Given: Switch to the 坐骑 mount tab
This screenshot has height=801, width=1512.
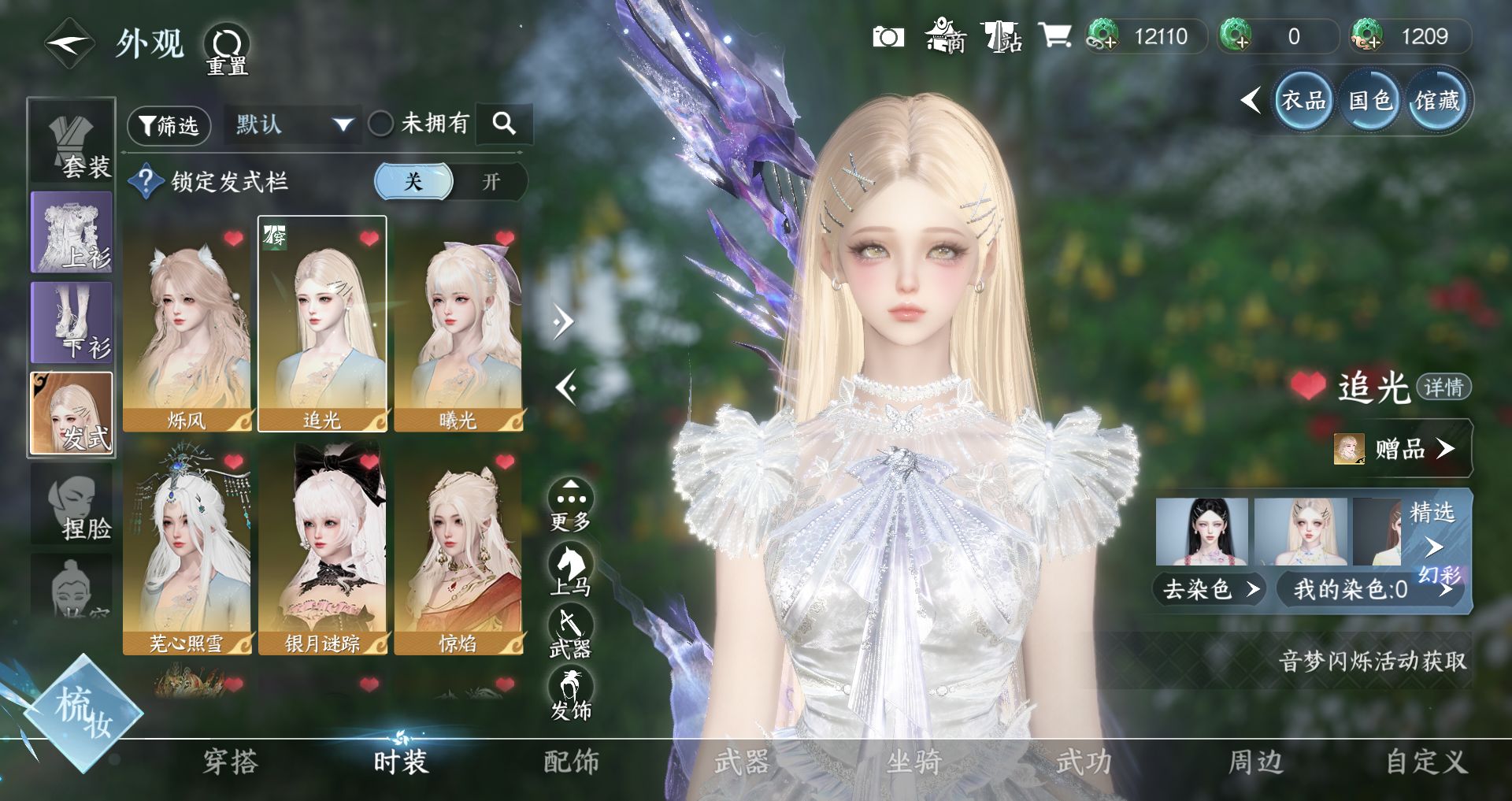Looking at the screenshot, I should [x=913, y=762].
